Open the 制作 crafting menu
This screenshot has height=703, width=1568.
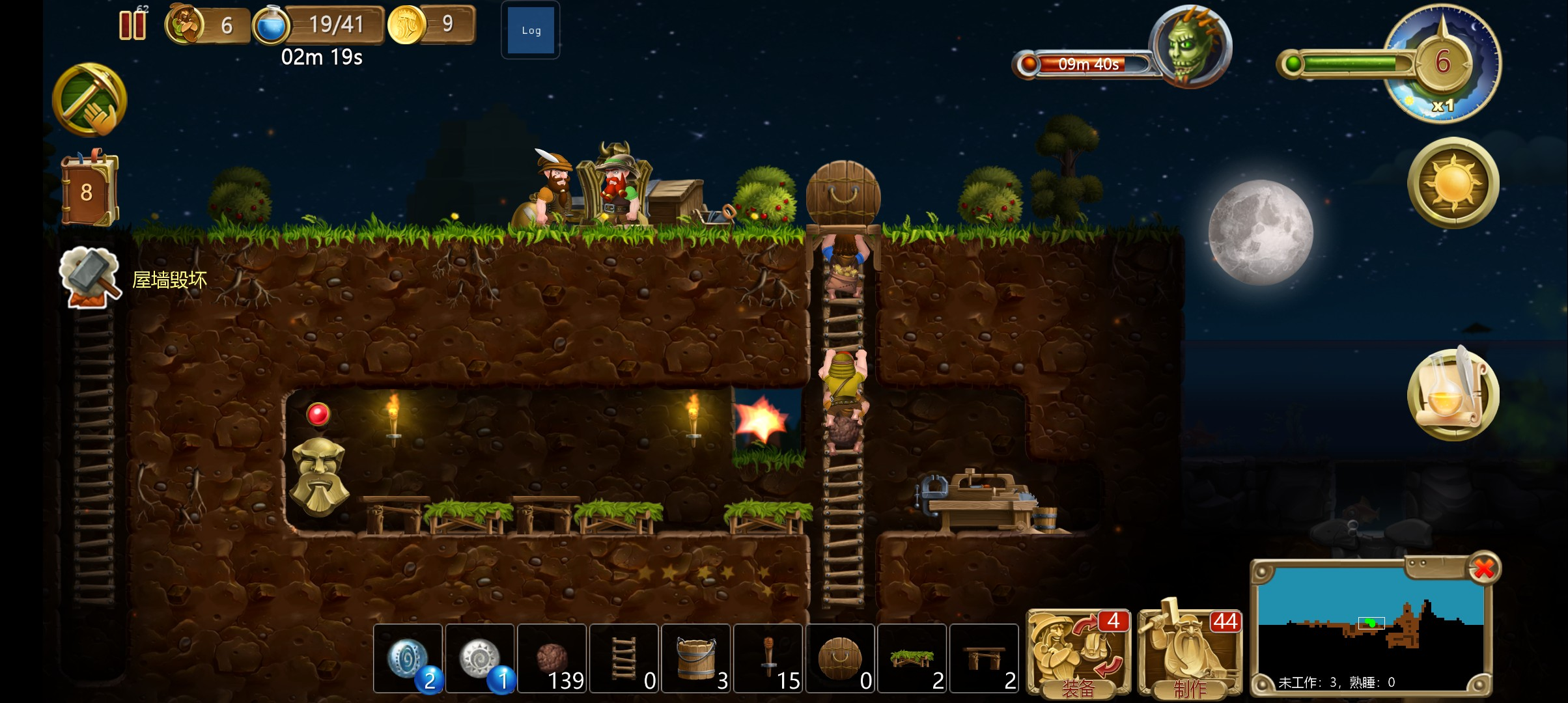coord(1190,654)
